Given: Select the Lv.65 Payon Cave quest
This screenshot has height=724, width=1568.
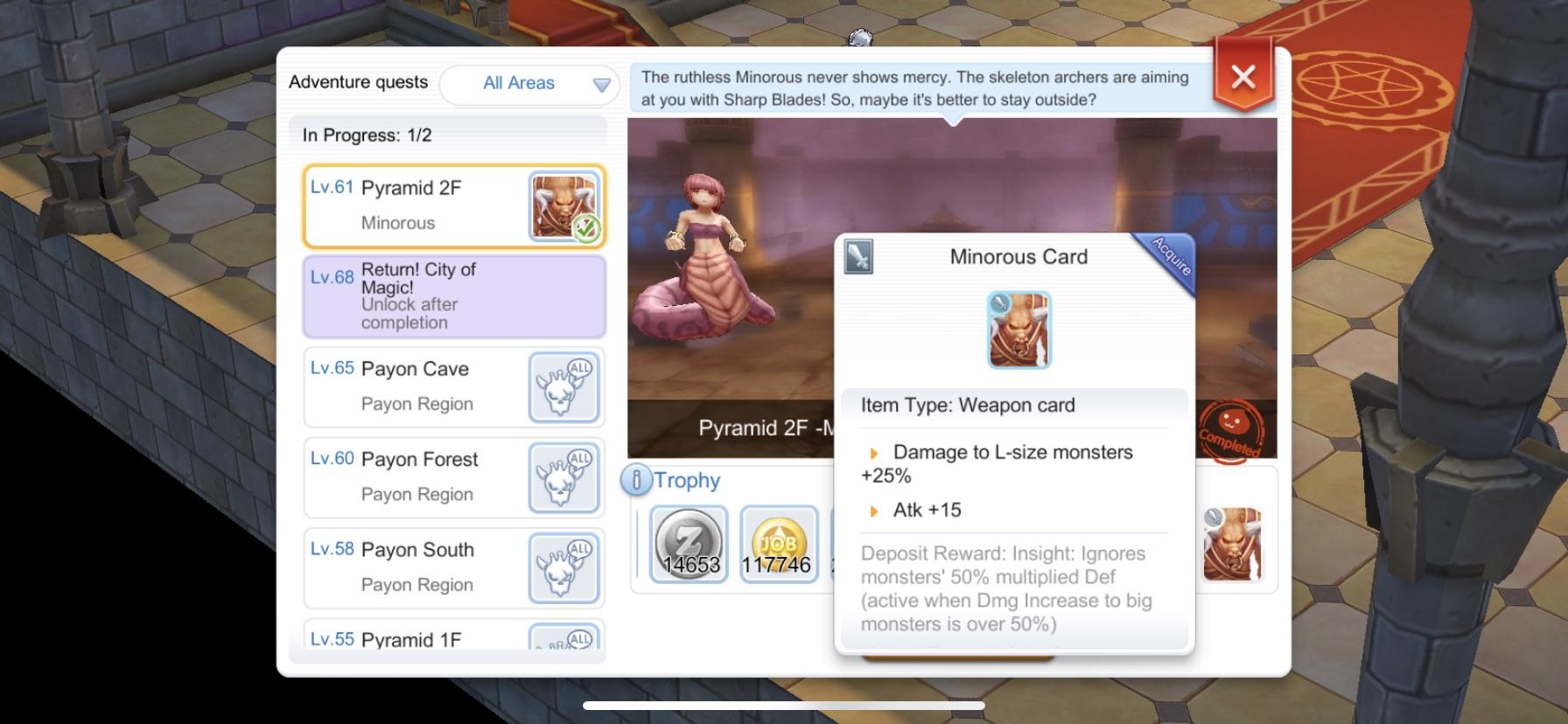Looking at the screenshot, I should [x=437, y=386].
